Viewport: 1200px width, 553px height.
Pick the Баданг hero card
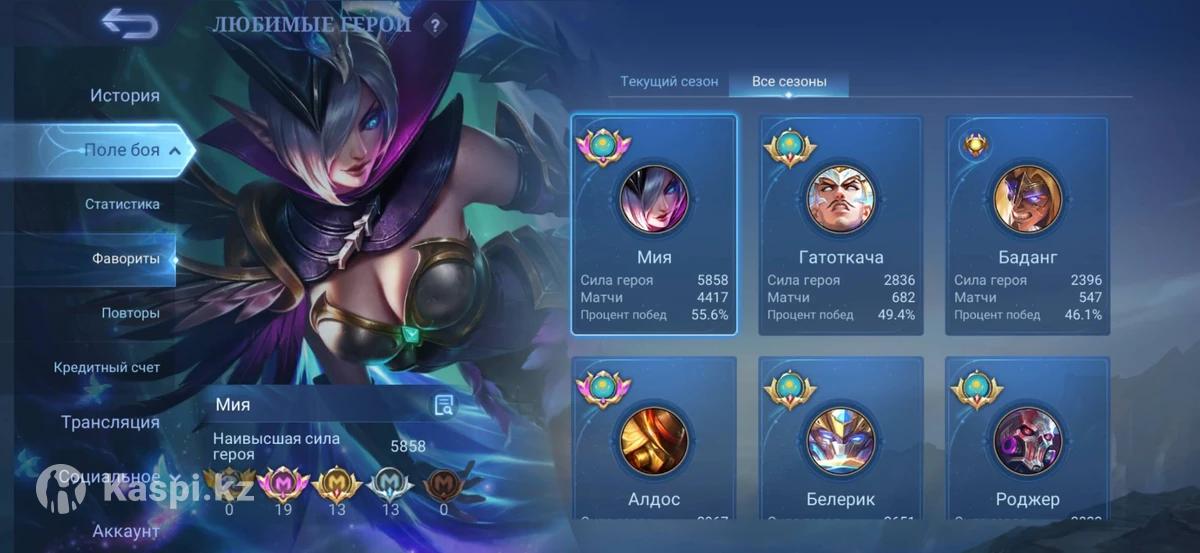point(1027,225)
